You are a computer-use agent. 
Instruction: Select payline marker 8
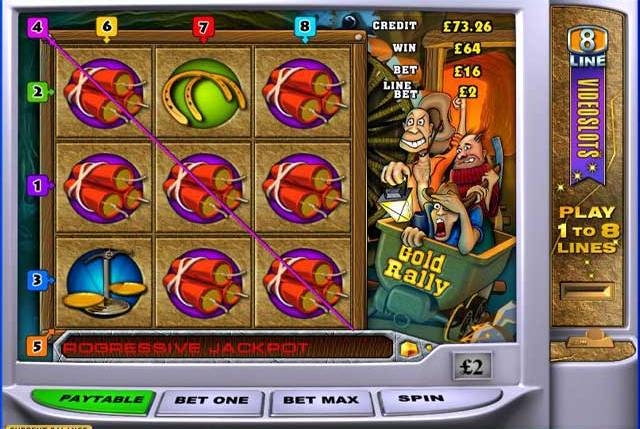pos(305,27)
